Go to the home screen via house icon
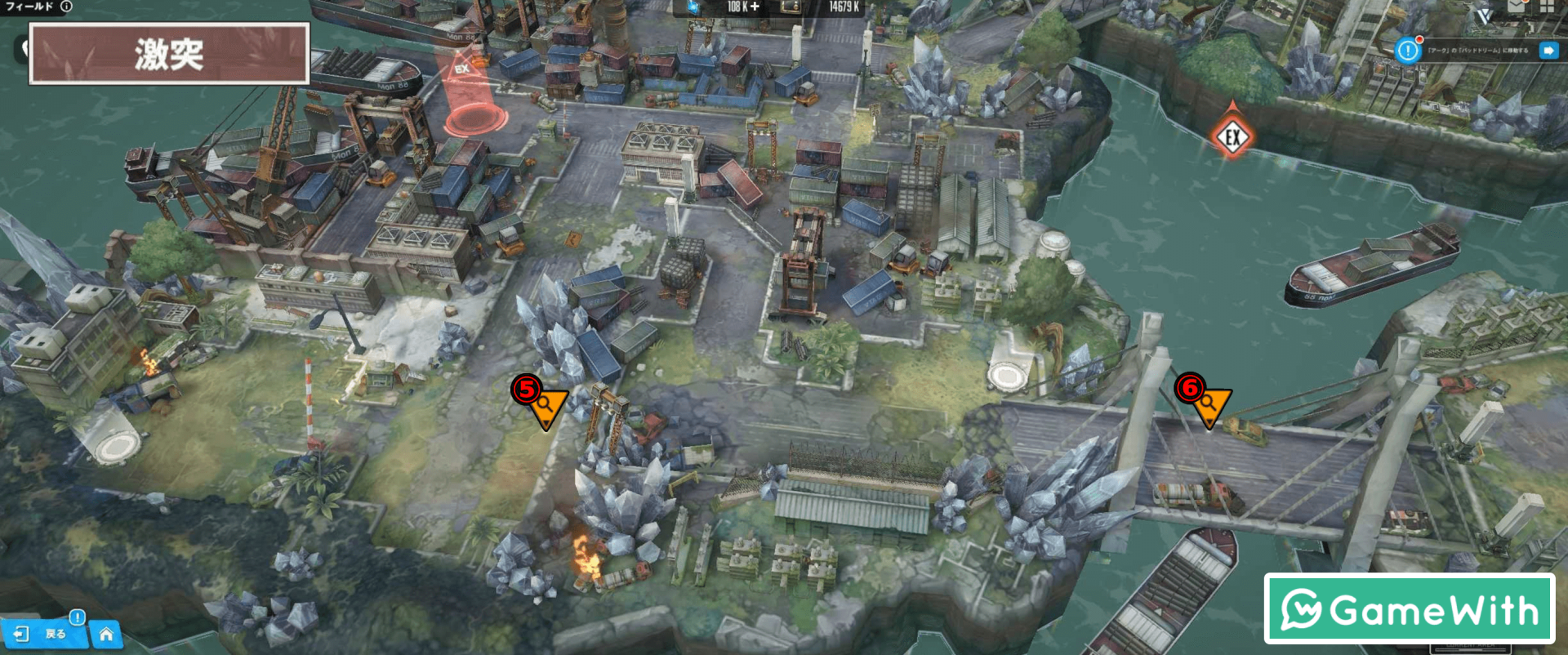This screenshot has height=655, width=1568. click(106, 634)
